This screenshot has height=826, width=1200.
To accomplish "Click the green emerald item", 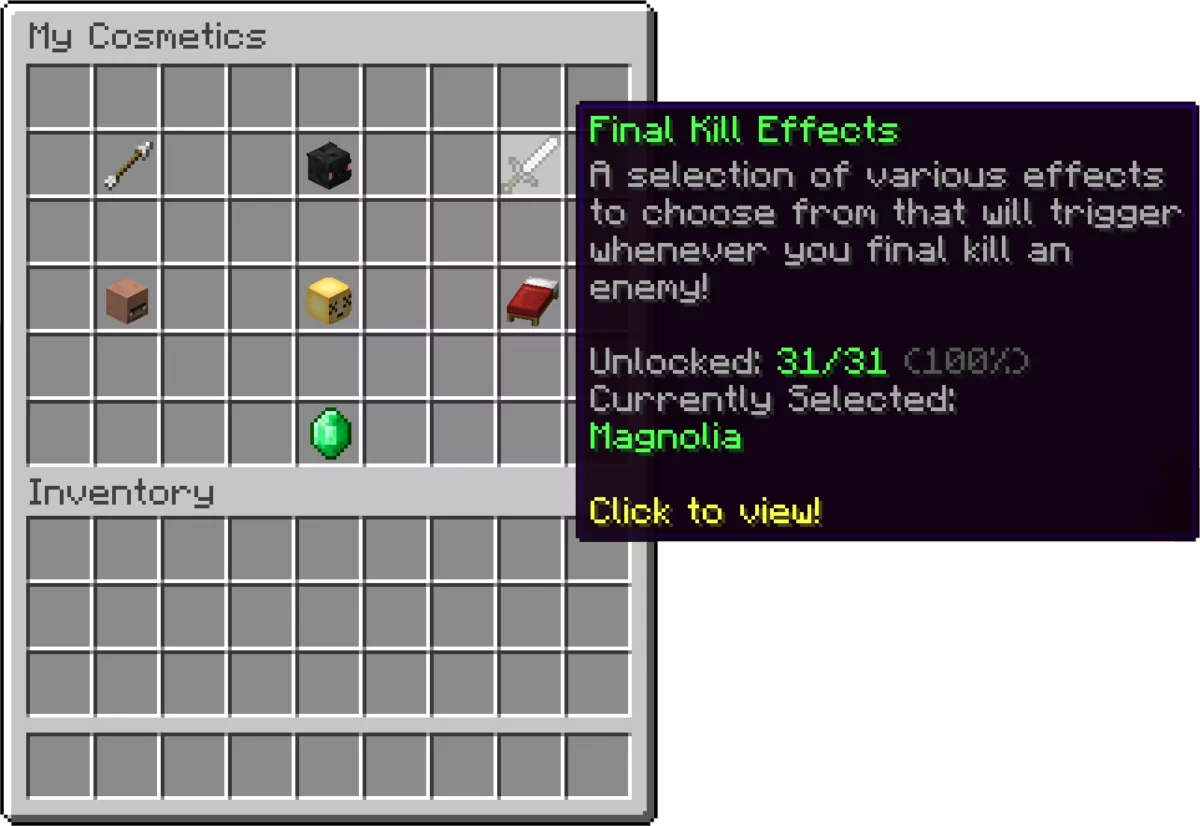I will click(x=329, y=434).
